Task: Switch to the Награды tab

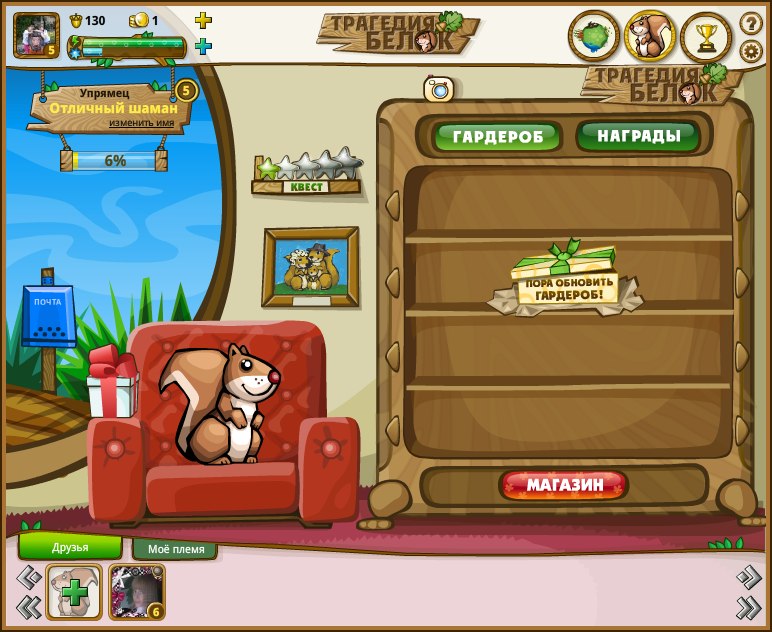Action: [x=638, y=135]
